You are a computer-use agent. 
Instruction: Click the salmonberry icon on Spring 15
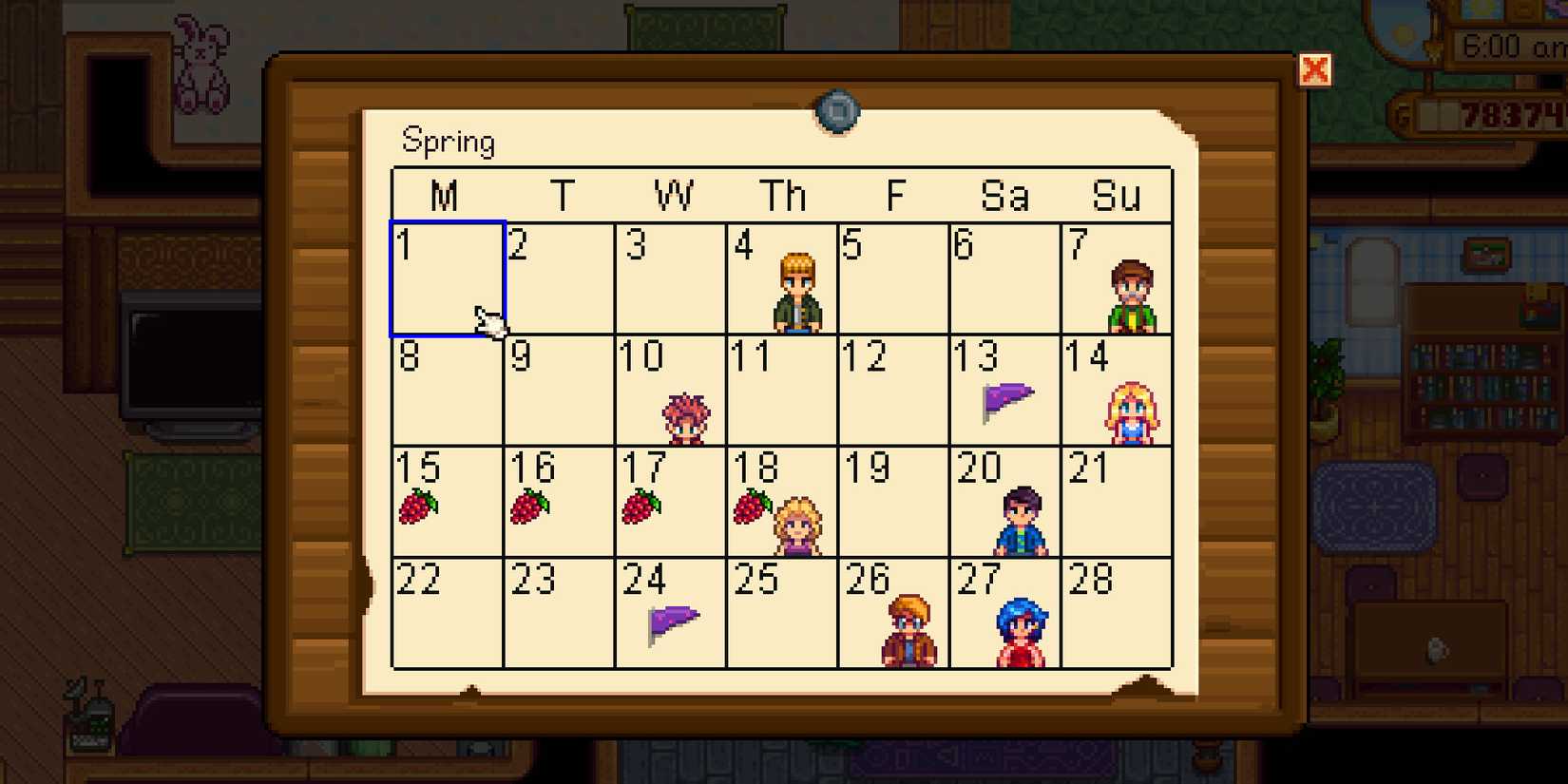pos(419,507)
